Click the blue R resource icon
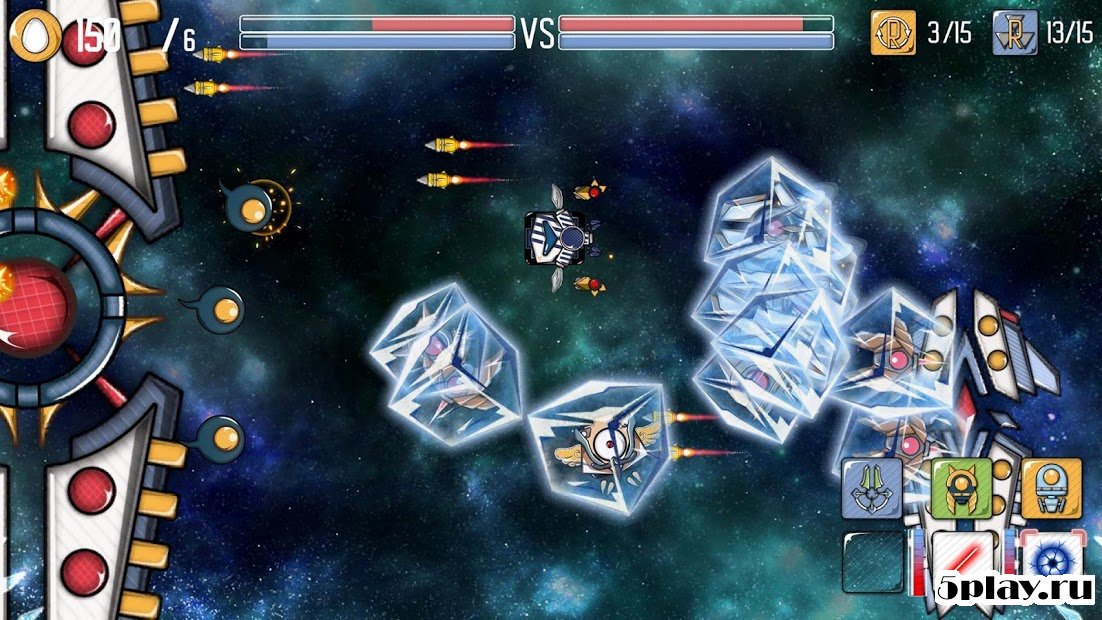Image resolution: width=1102 pixels, height=620 pixels. pyautogui.click(x=1015, y=33)
